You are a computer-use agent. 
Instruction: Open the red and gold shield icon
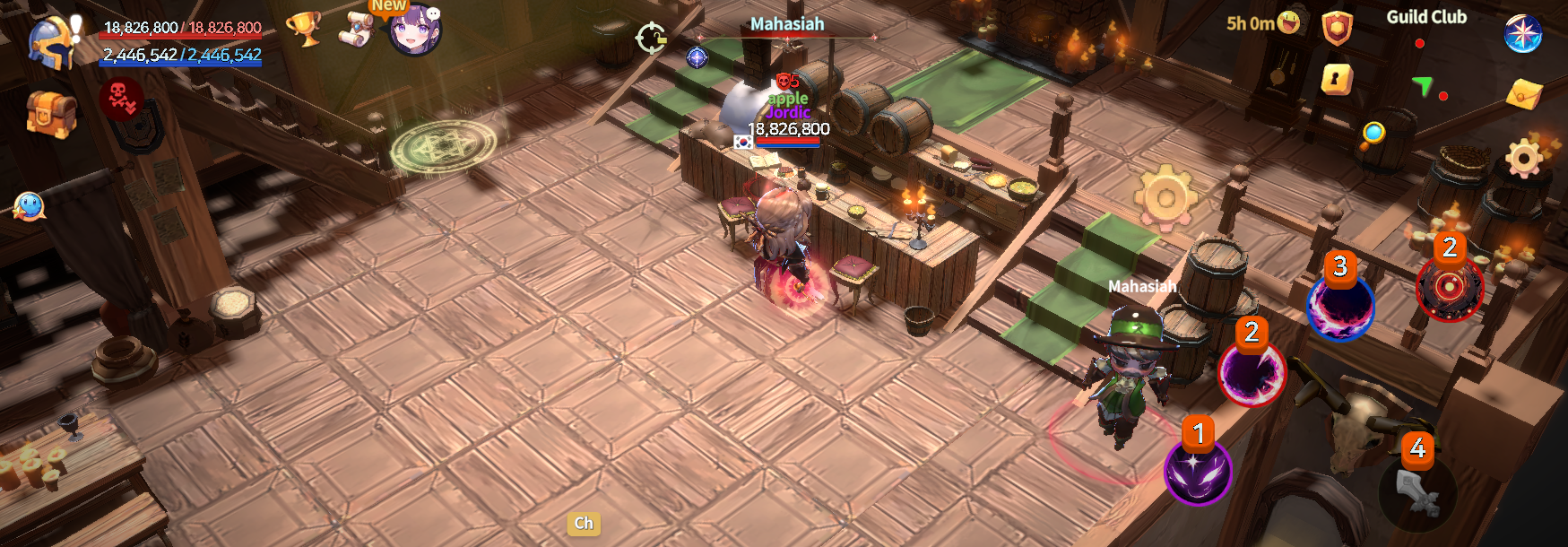pyautogui.click(x=1336, y=28)
